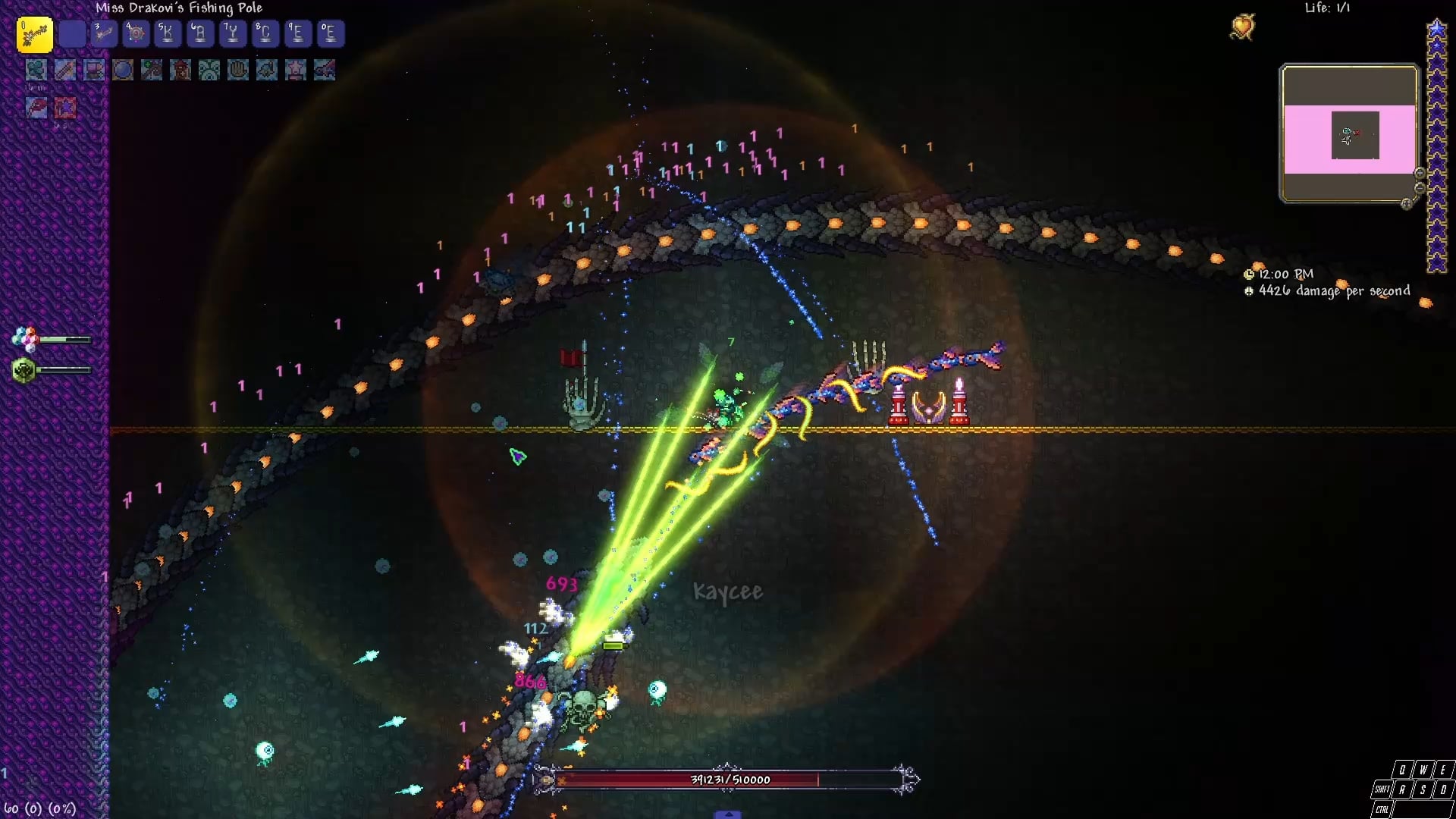Select the staff in hotbar slot 3
This screenshot has width=1456, height=819.
click(104, 33)
